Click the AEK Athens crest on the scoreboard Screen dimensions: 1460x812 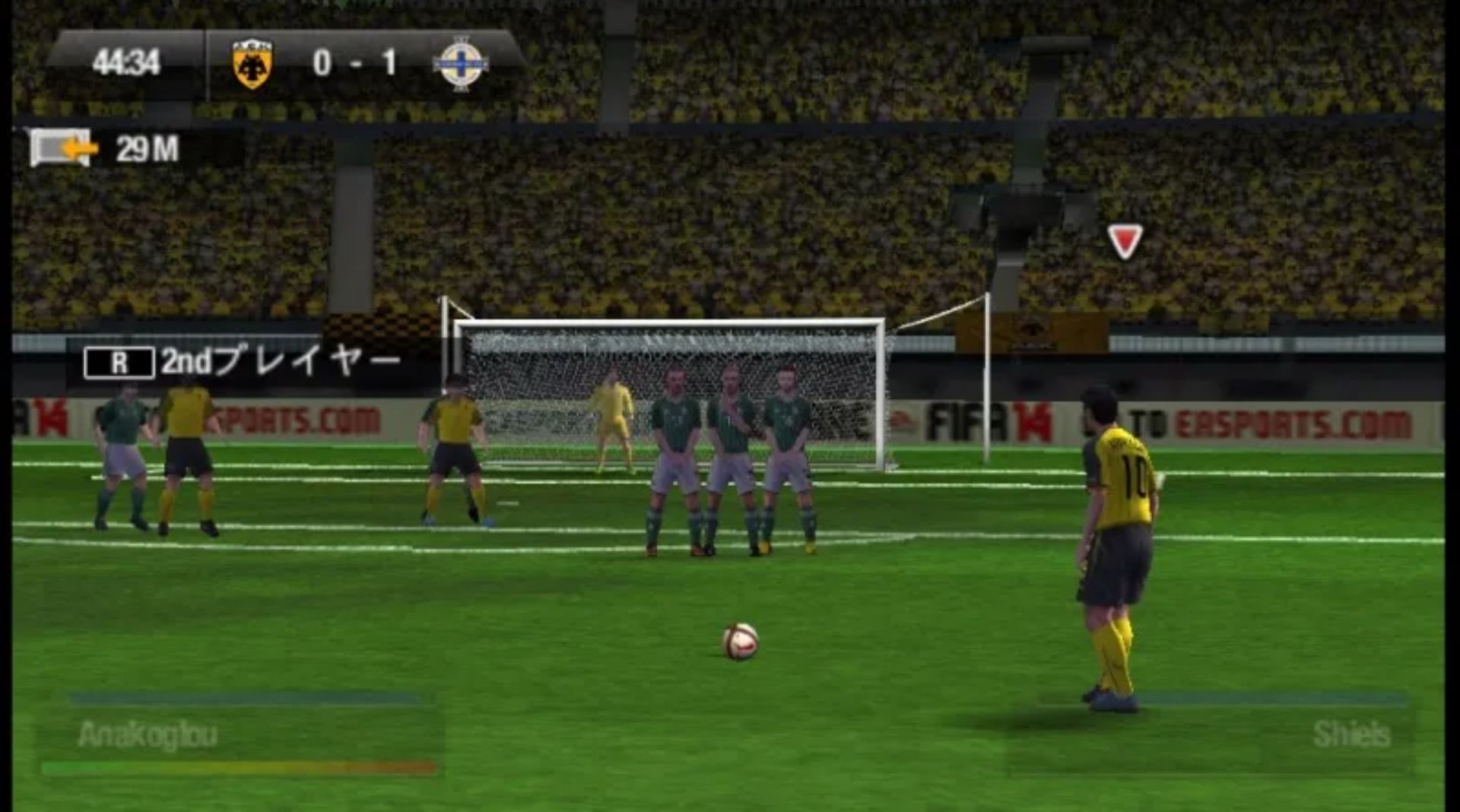coord(253,61)
